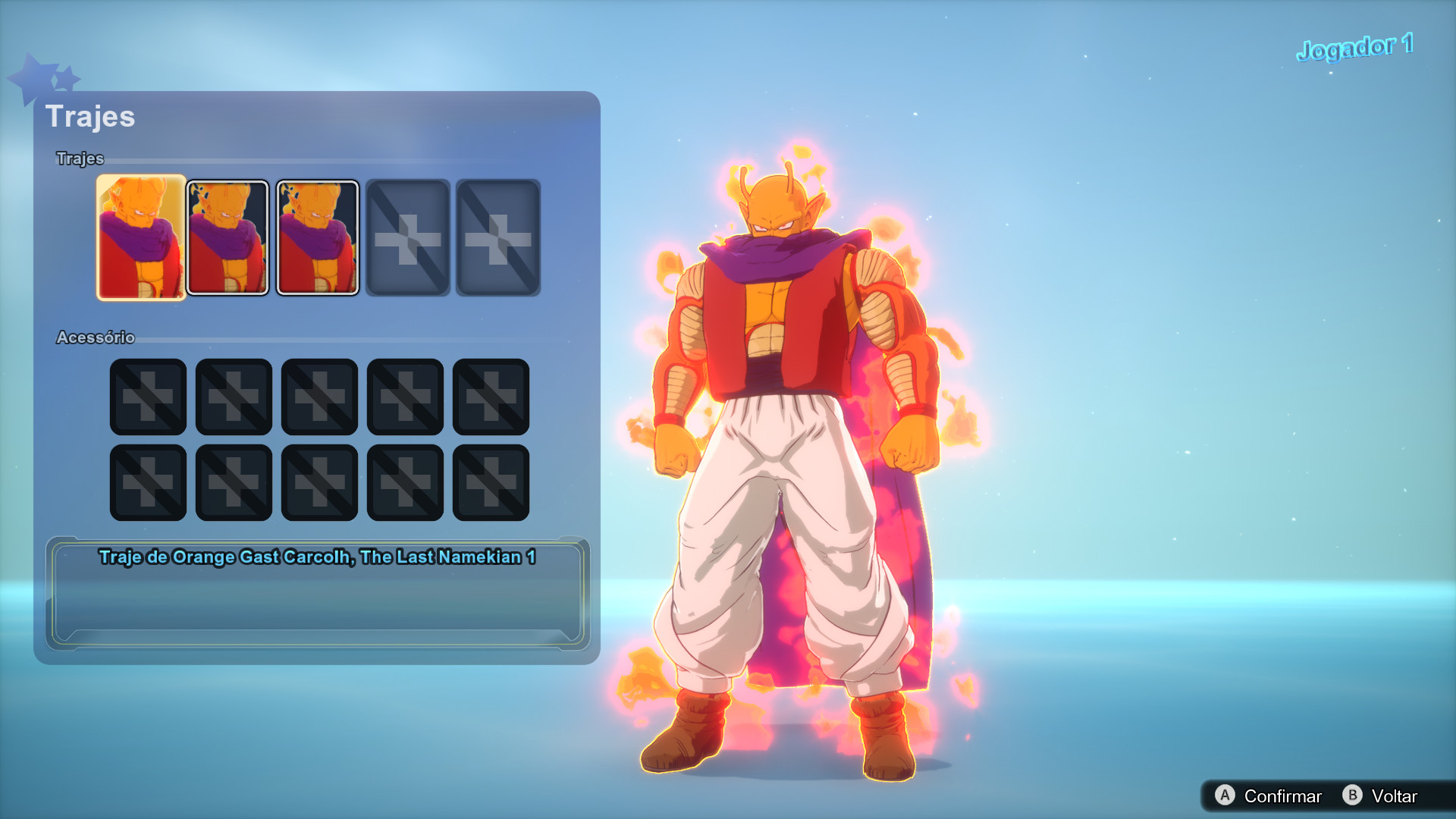
Task: Select the third costume variant thumbnail
Action: (317, 237)
